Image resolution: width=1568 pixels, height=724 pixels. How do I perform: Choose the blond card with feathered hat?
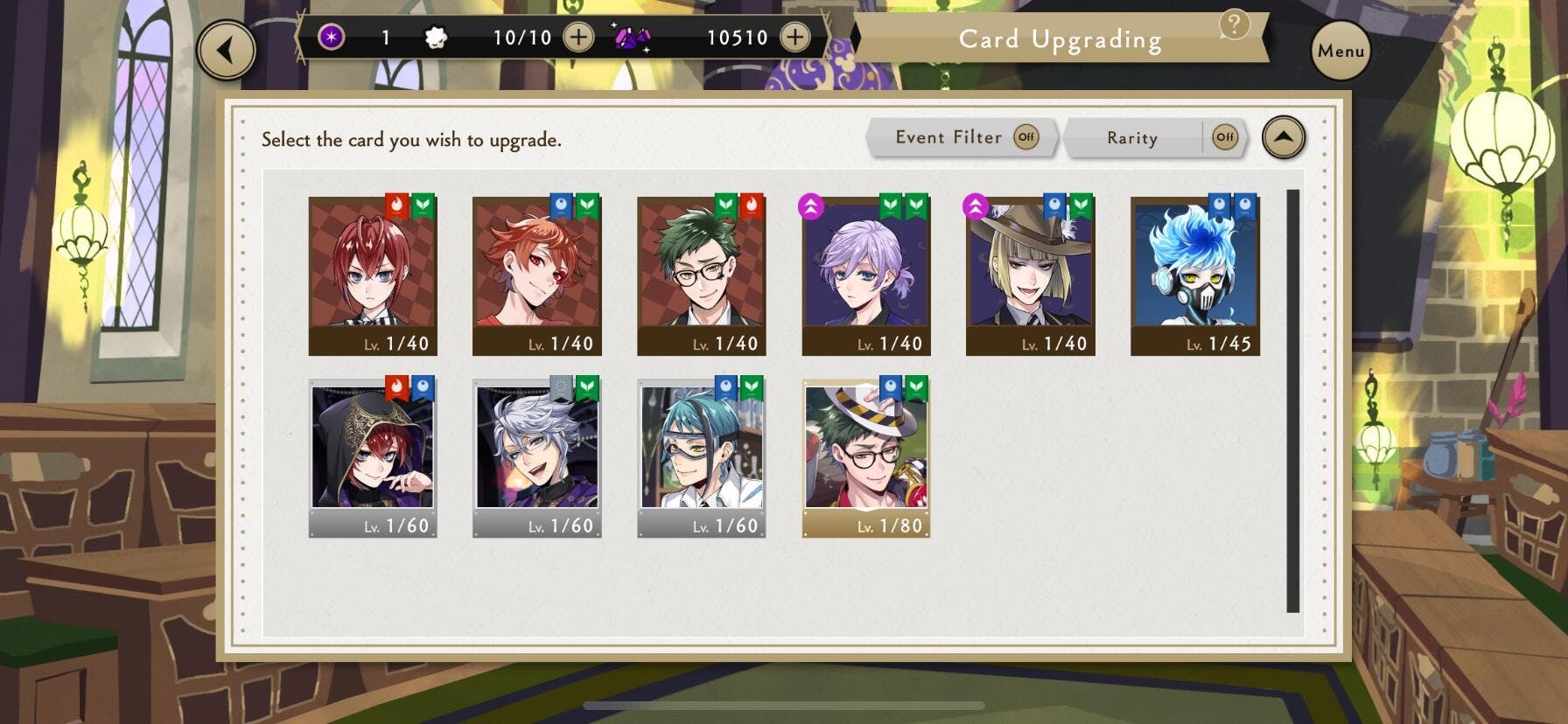tap(1030, 275)
